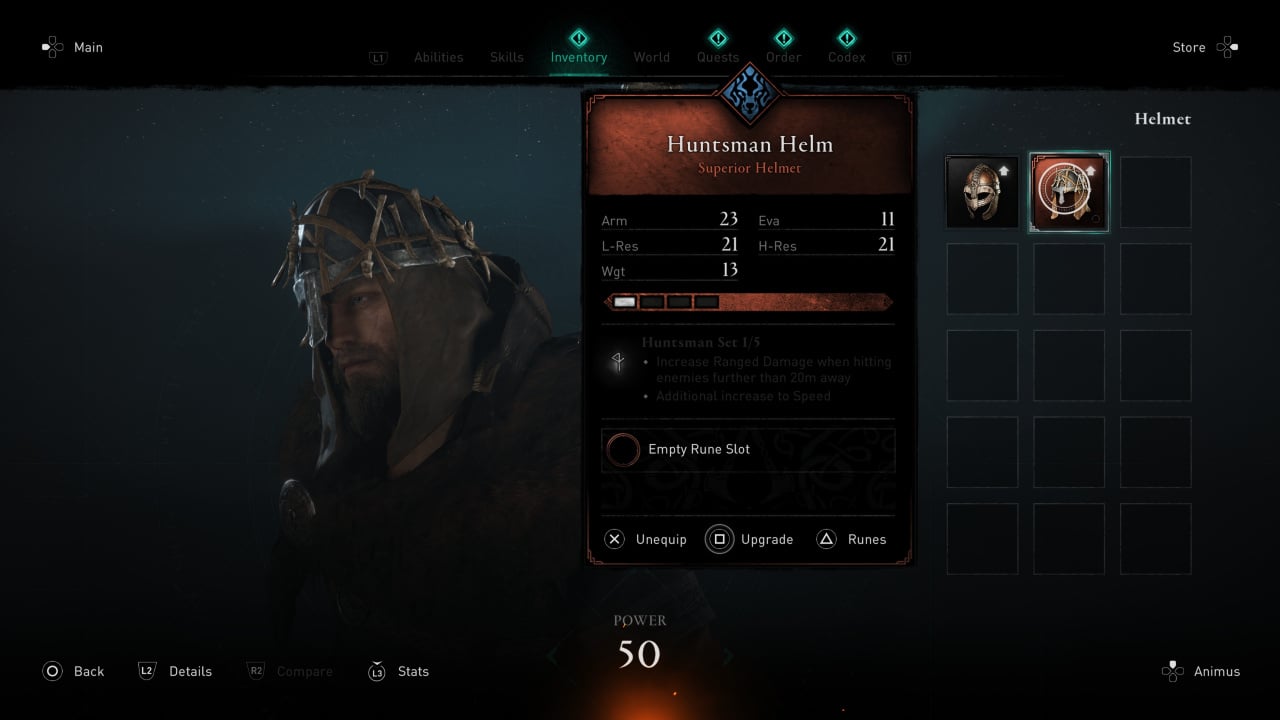Open the Store
Viewport: 1280px width, 720px height.
1204,47
